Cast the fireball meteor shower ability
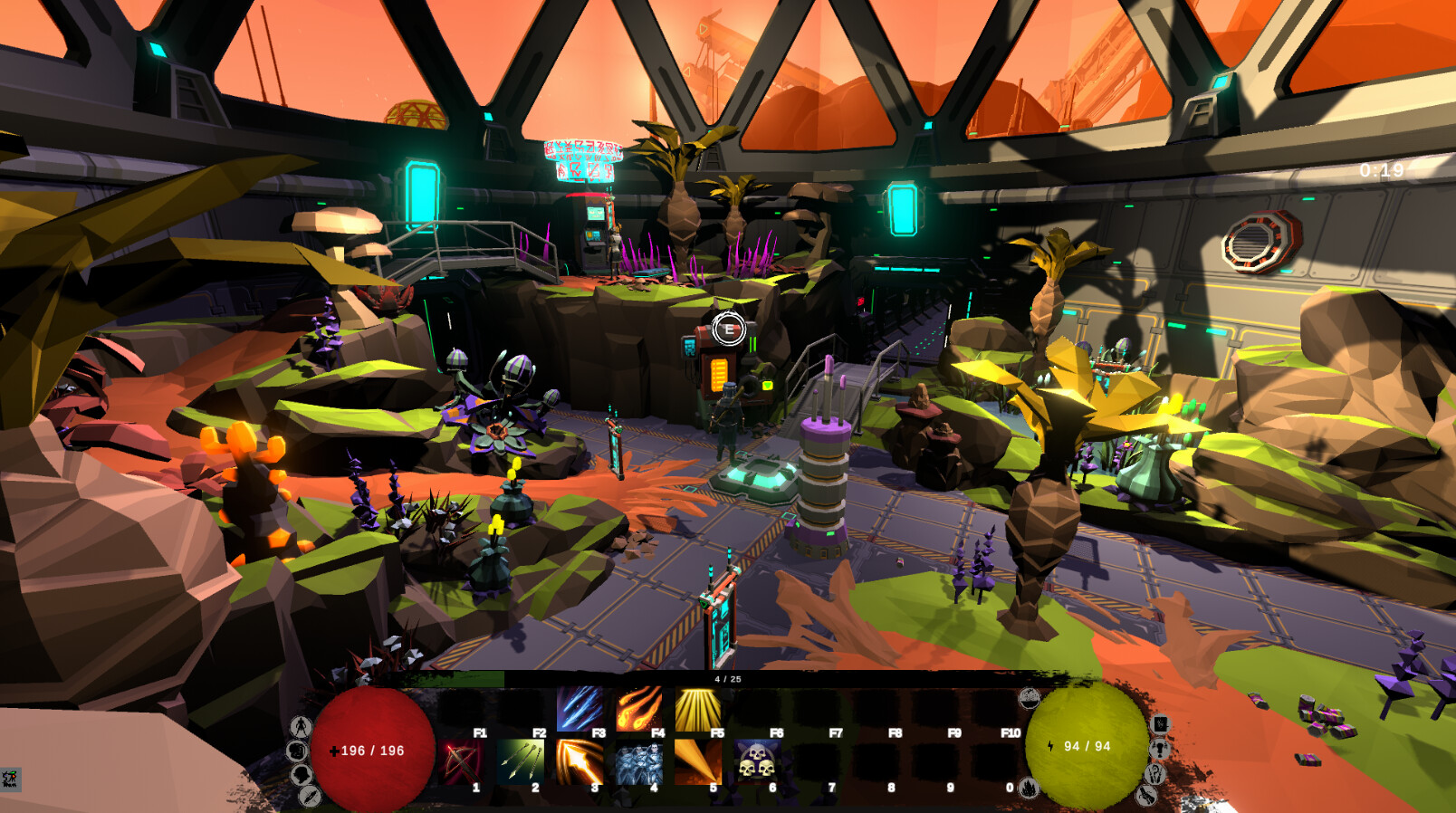 pyautogui.click(x=639, y=708)
